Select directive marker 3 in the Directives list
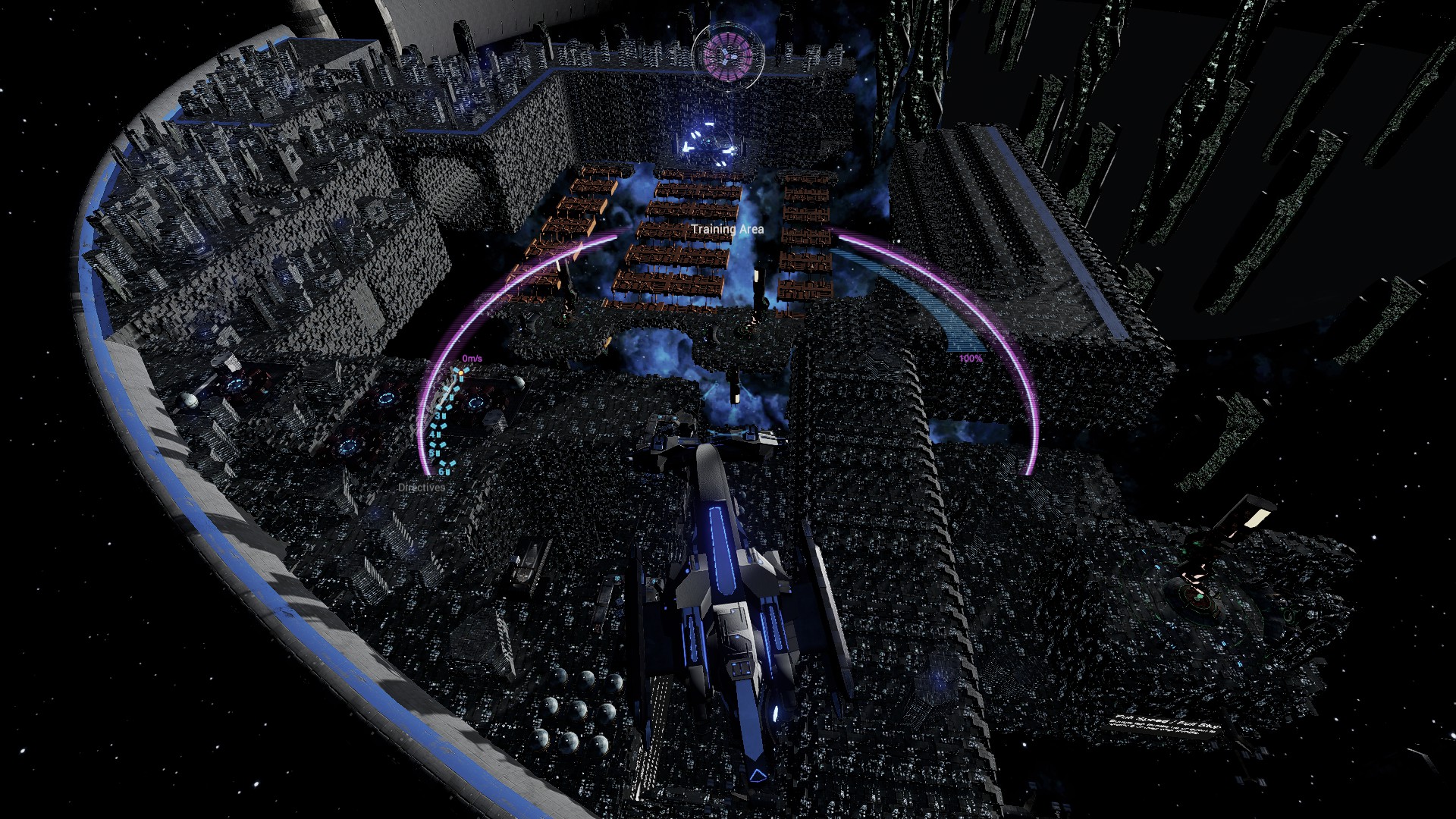Viewport: 1456px width, 819px height. tap(438, 416)
